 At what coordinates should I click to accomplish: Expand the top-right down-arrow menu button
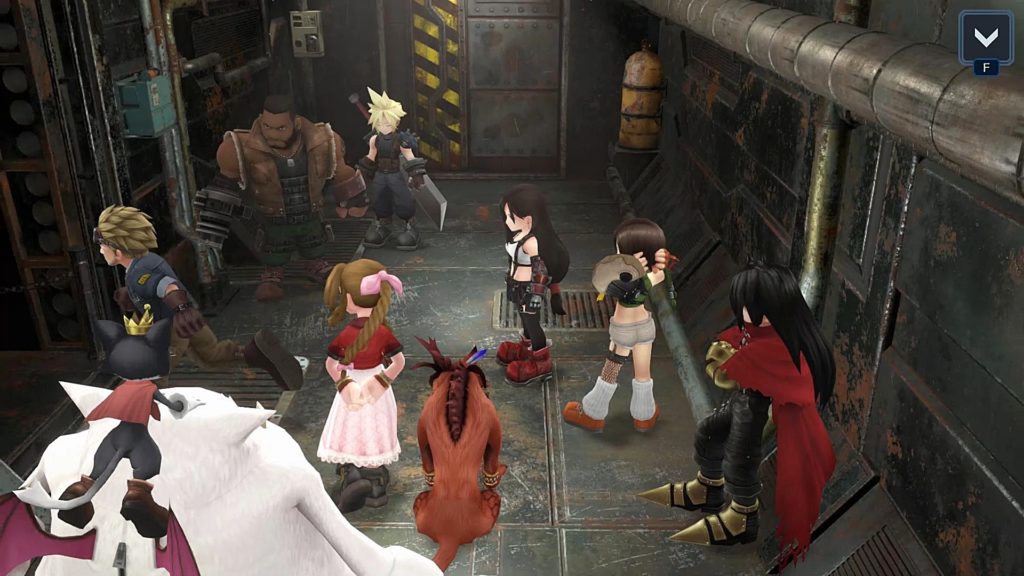[985, 39]
